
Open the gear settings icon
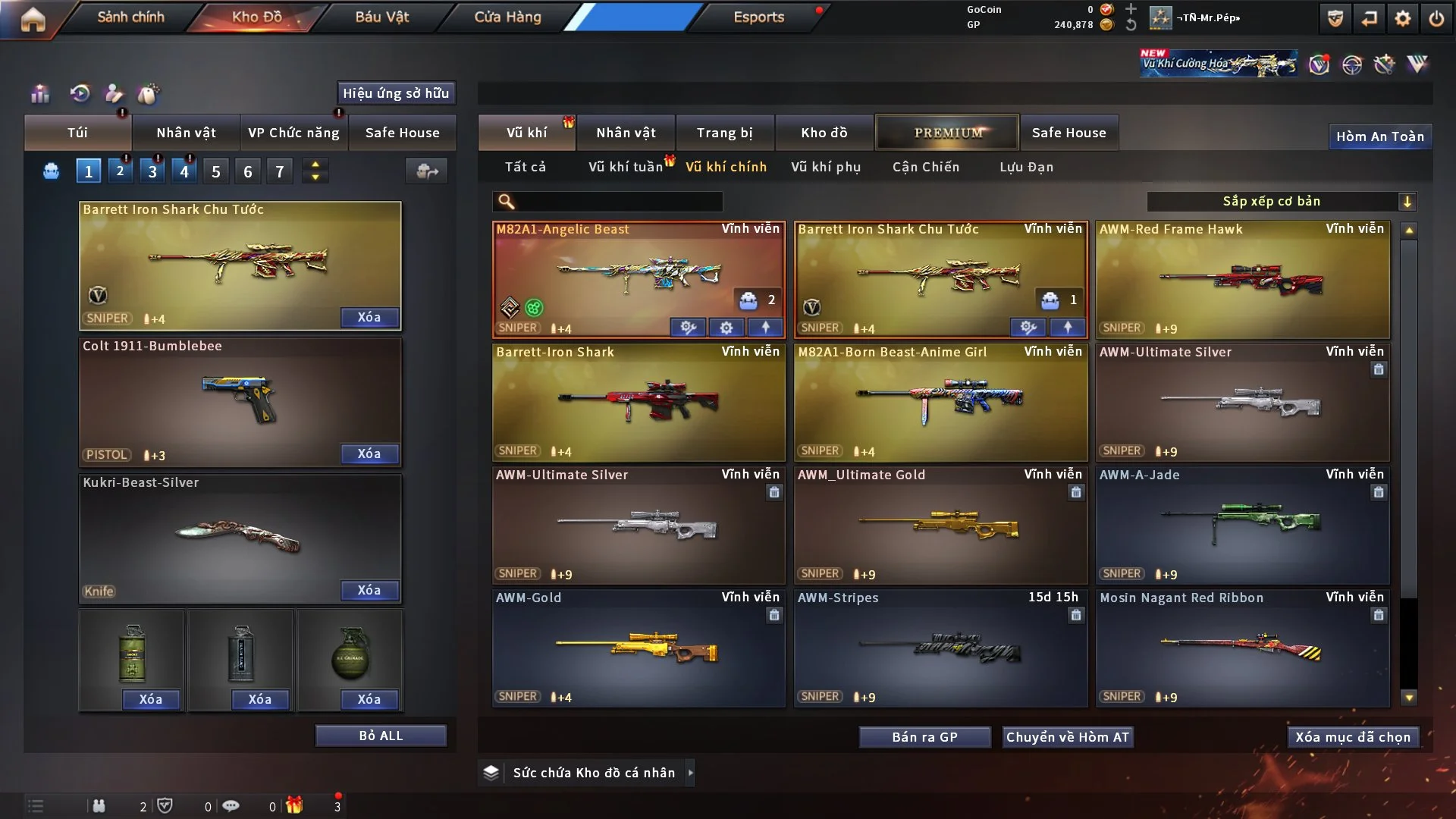(x=1402, y=18)
